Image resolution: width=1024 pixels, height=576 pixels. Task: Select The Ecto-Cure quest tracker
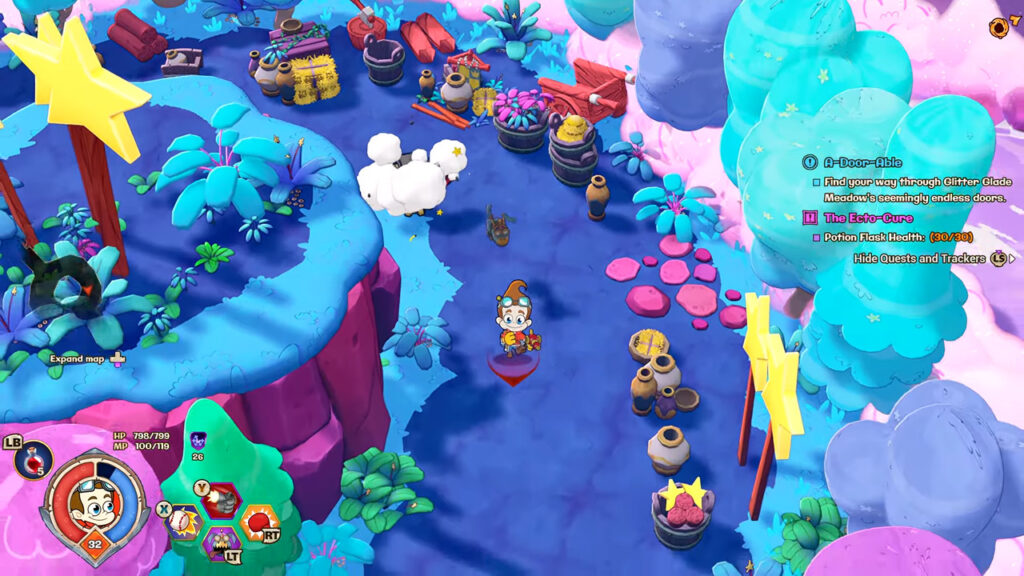tap(868, 217)
